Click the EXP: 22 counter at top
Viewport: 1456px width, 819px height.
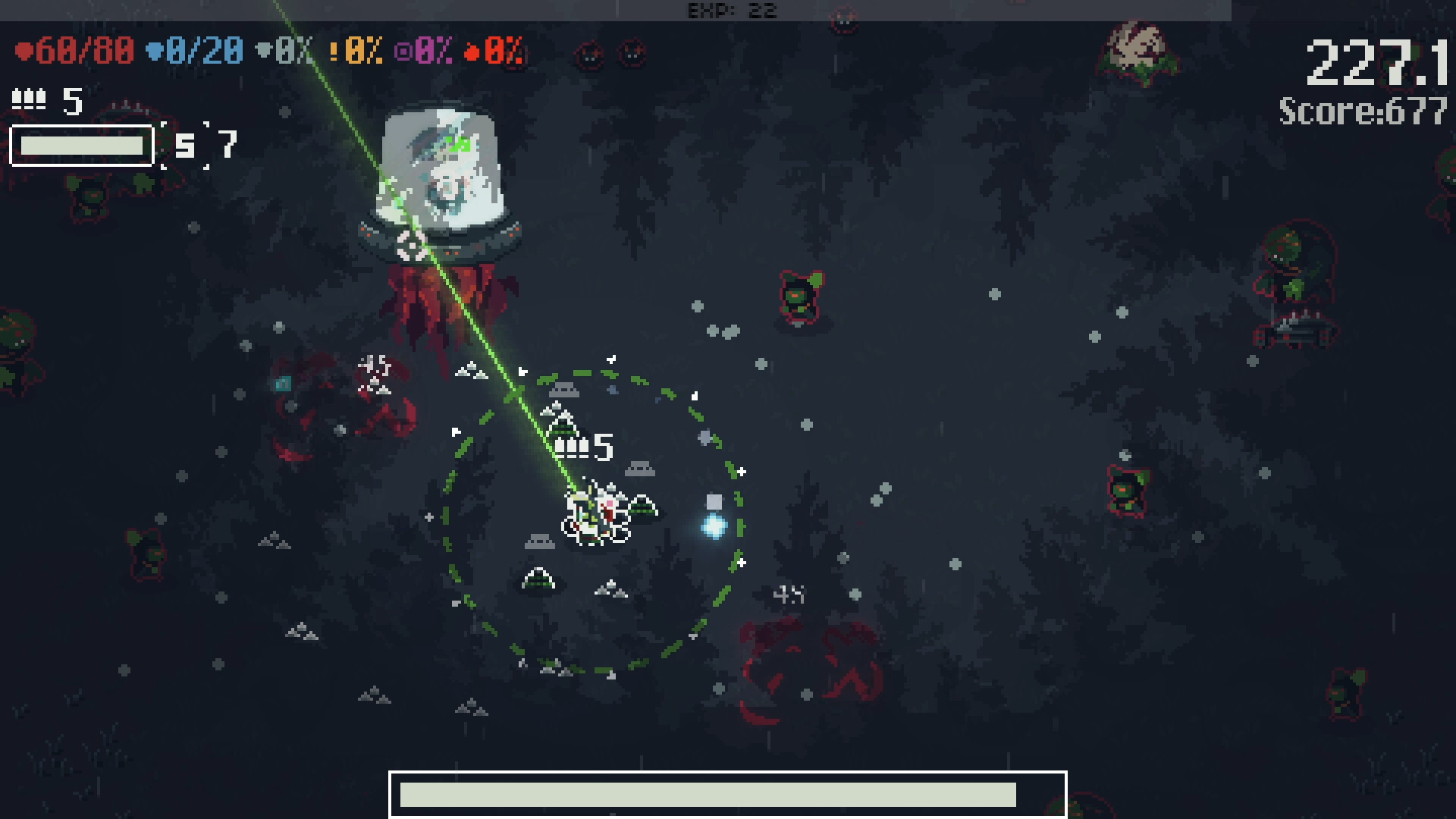[x=730, y=11]
